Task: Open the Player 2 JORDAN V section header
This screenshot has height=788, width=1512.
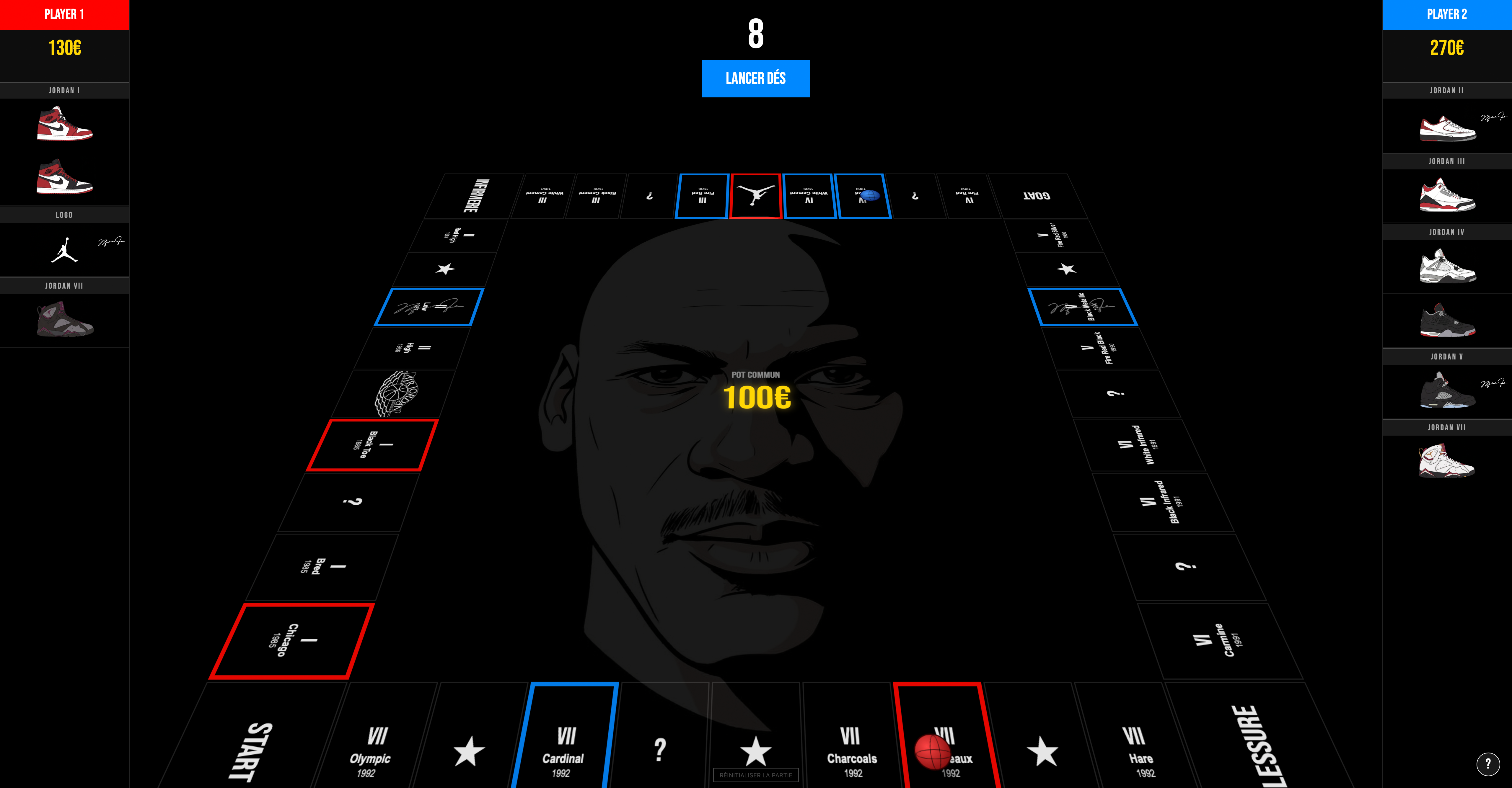Action: [x=1447, y=356]
